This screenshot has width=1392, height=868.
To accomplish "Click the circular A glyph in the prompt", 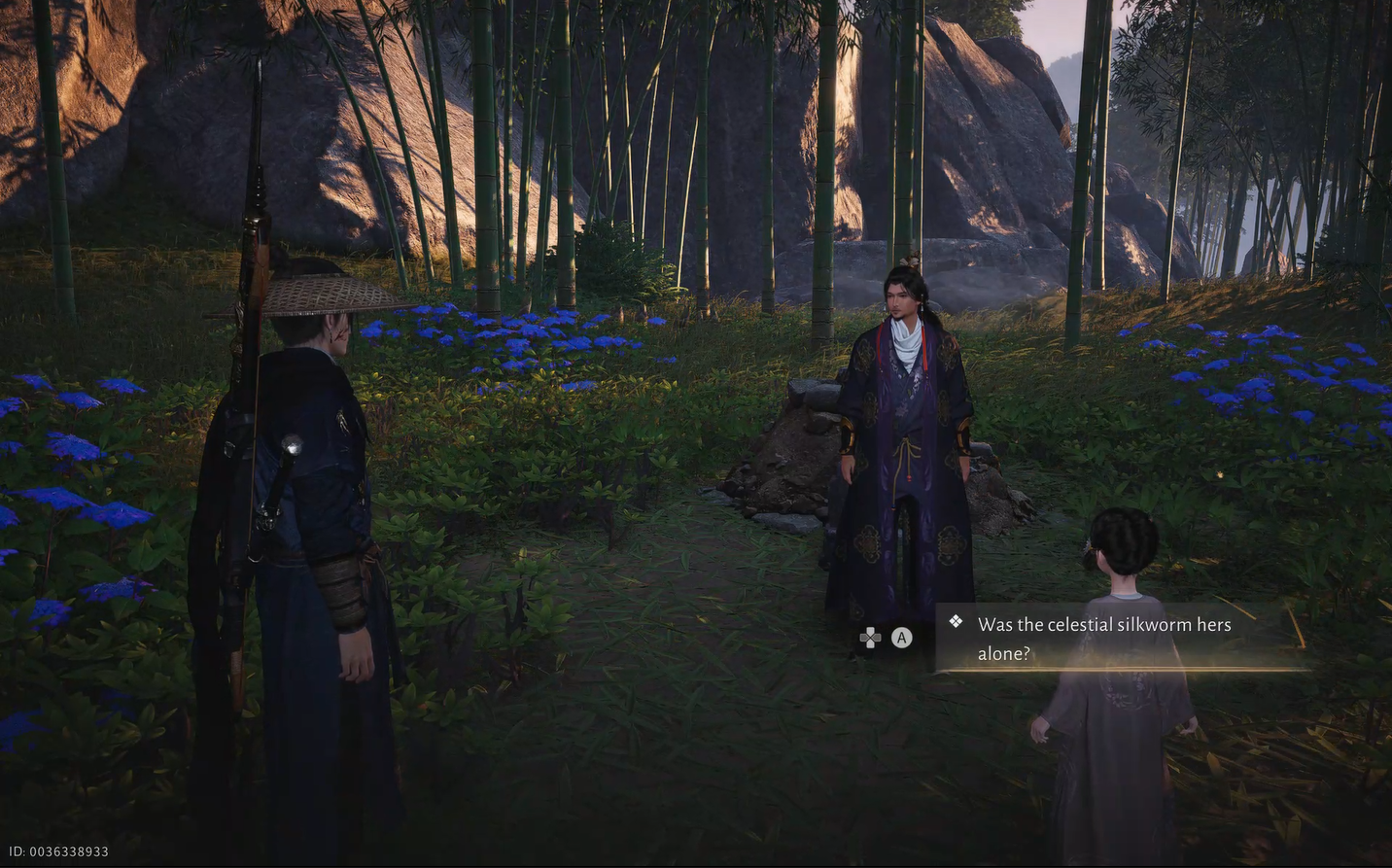I will [x=901, y=638].
